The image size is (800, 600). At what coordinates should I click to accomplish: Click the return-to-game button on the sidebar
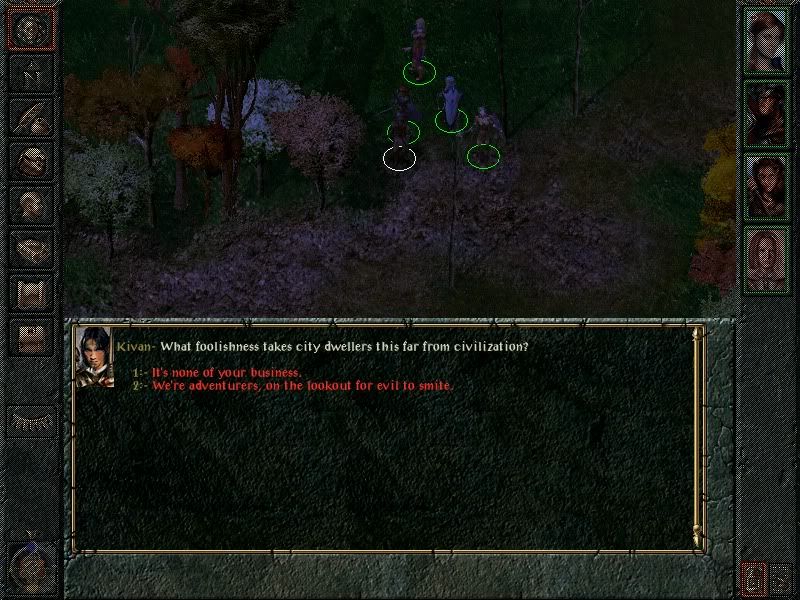coord(30,29)
